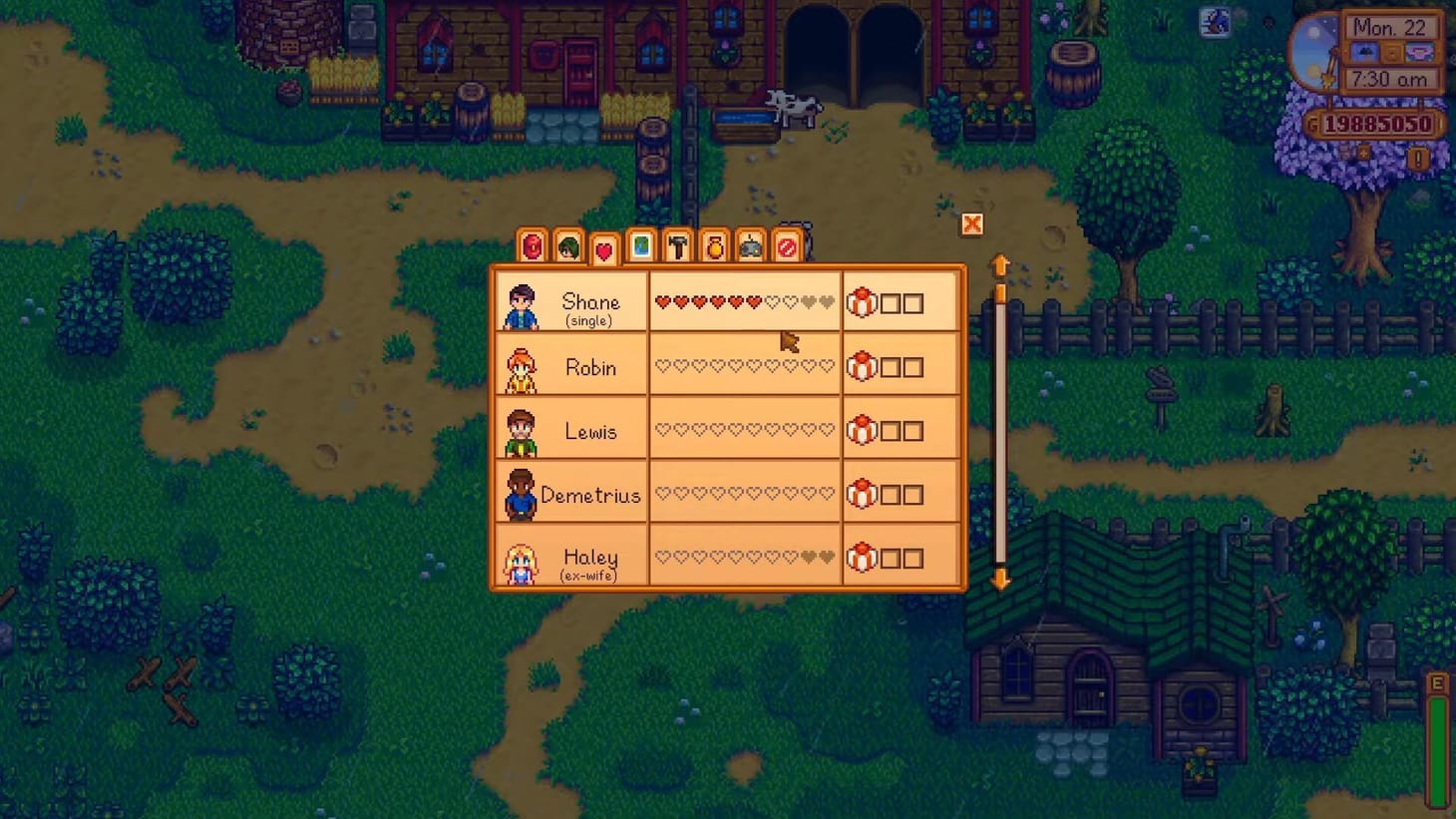The image size is (1456, 819).
Task: Click the up scroll arrow
Action: (x=1000, y=262)
